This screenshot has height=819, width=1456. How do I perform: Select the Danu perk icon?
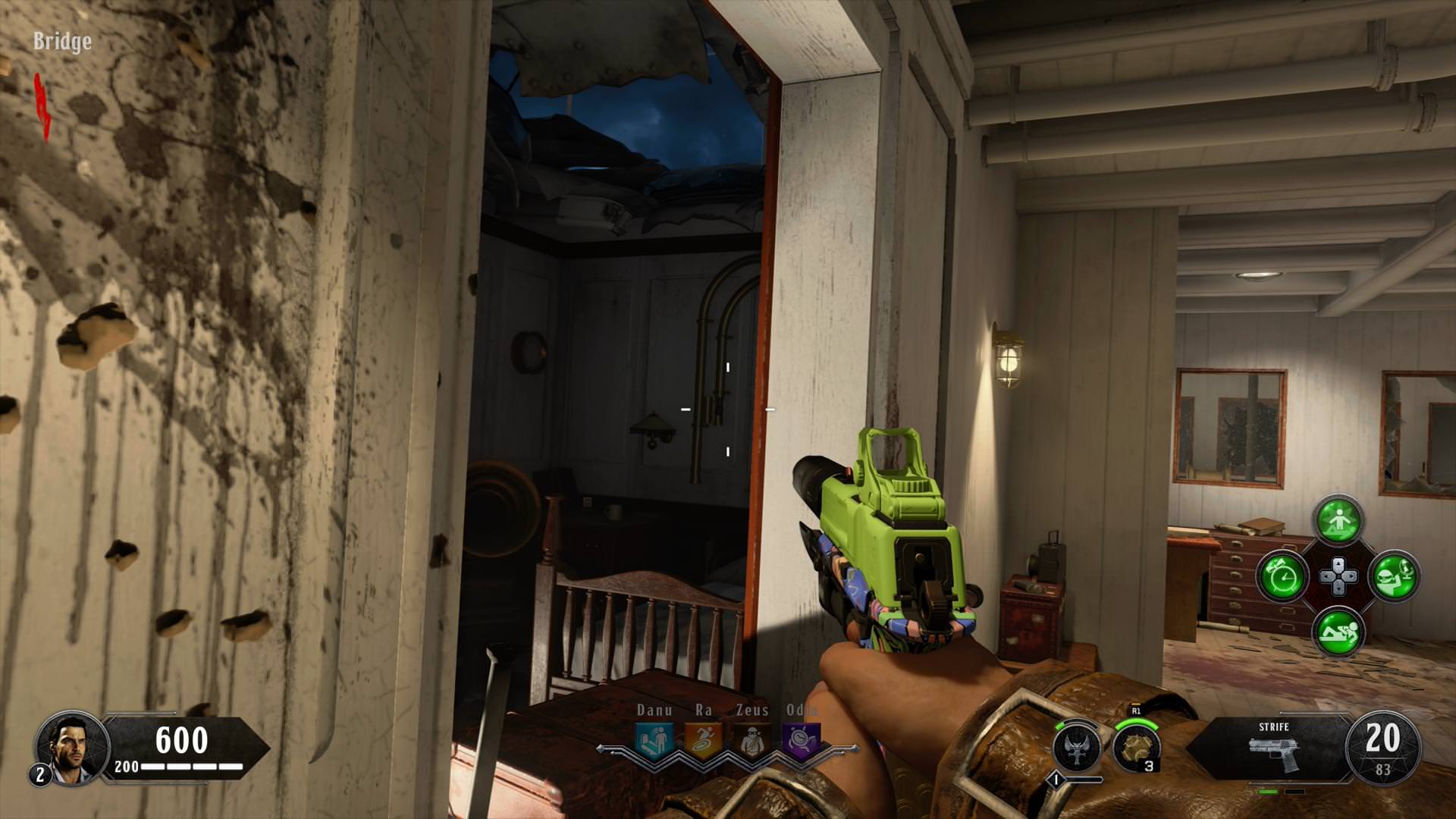pos(654,741)
